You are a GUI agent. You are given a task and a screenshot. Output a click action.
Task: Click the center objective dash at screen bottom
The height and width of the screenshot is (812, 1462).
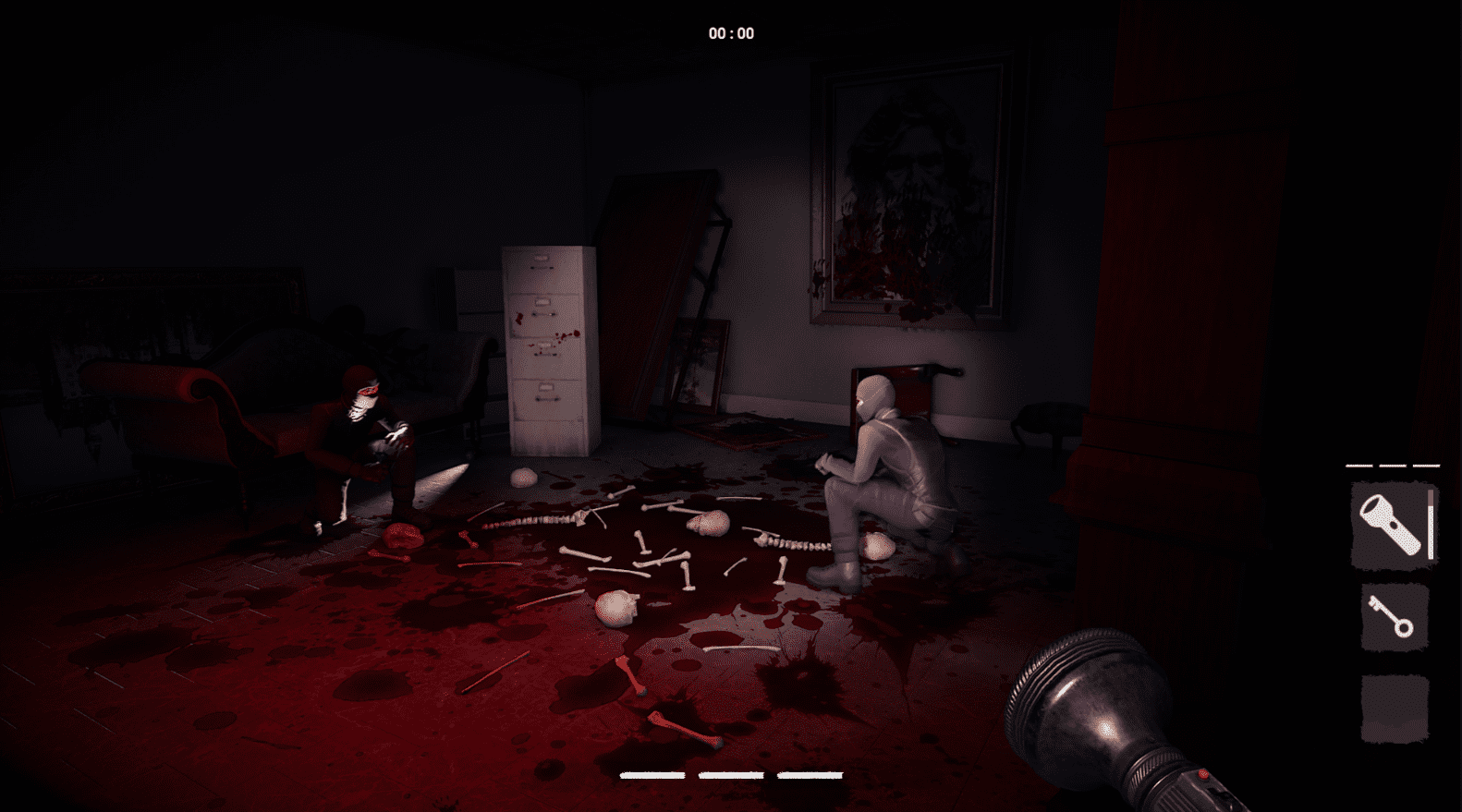coord(732,776)
